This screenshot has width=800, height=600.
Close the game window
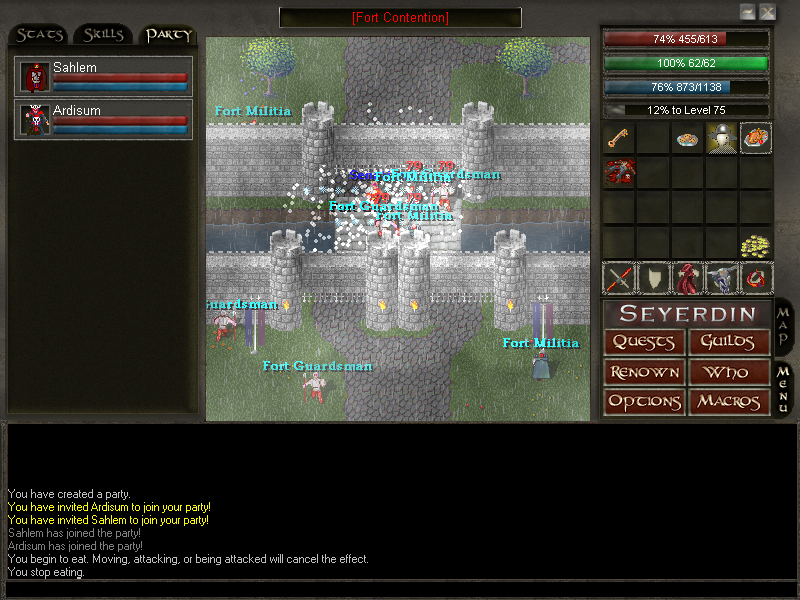pos(767,12)
